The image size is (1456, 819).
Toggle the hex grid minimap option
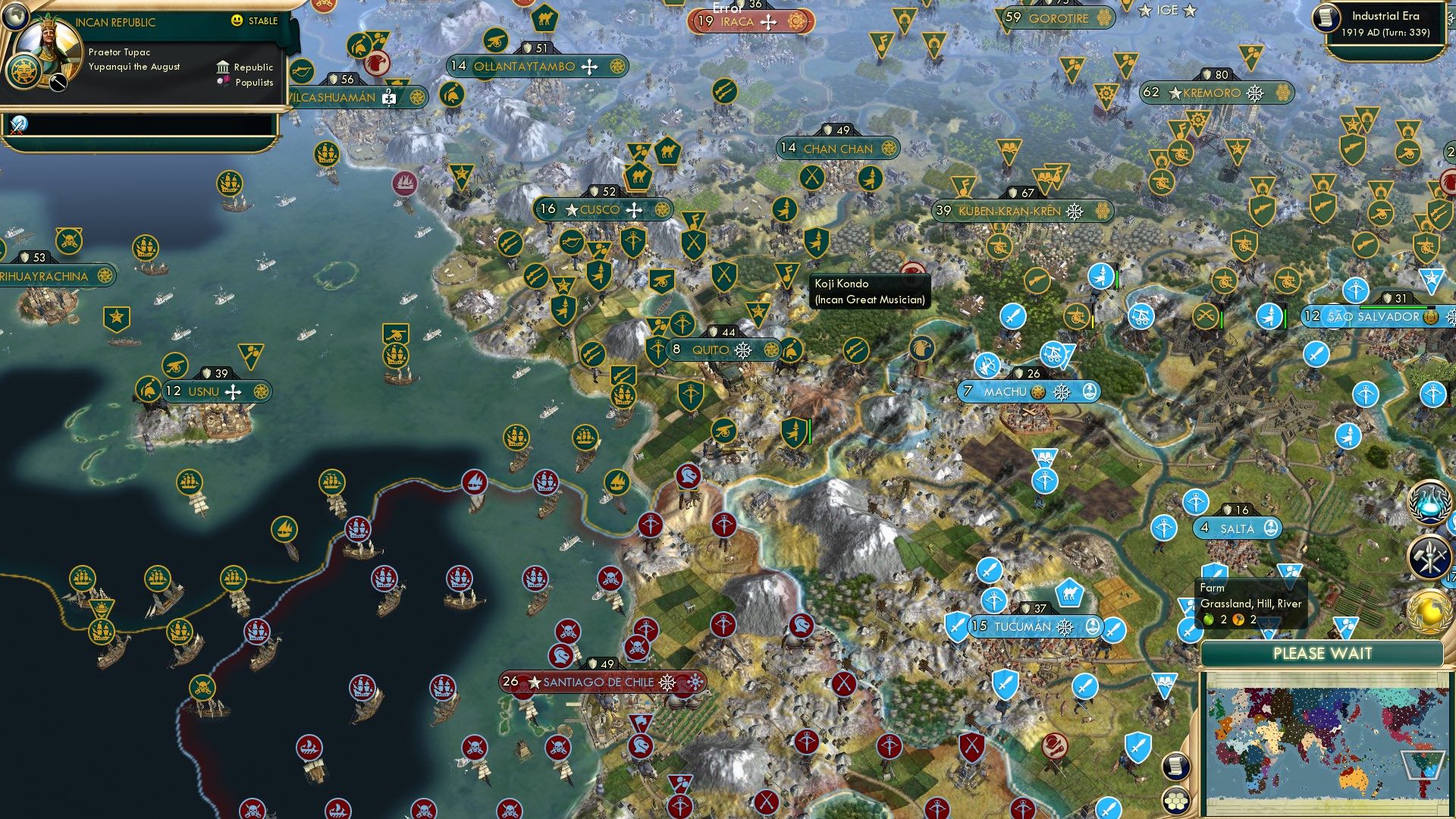(x=1175, y=800)
